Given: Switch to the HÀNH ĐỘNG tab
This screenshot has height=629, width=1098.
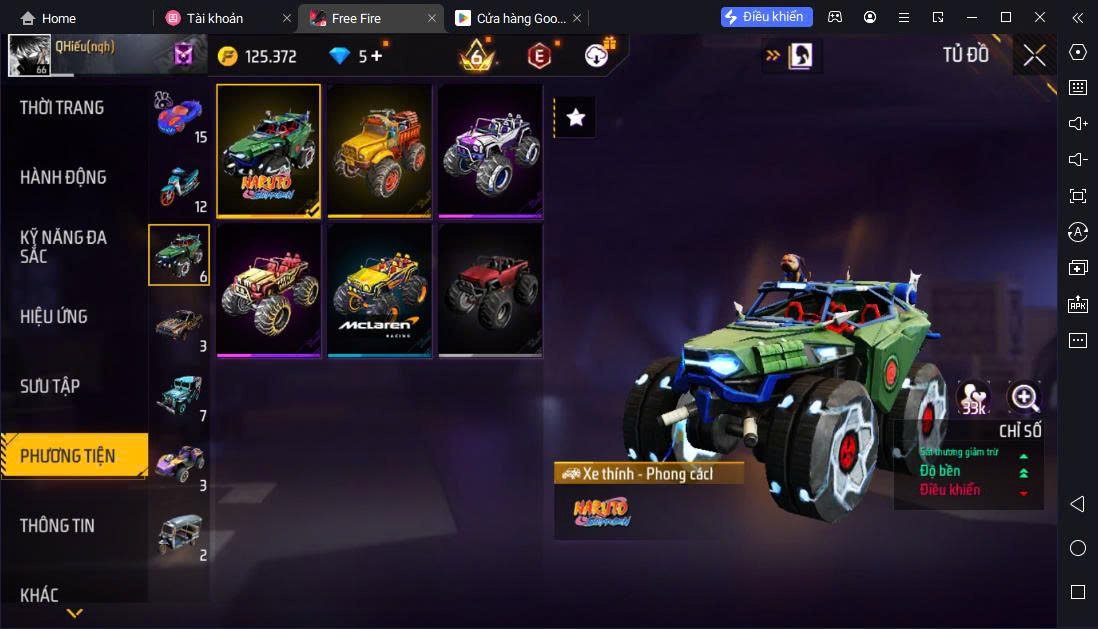Looking at the screenshot, I should tap(63, 178).
